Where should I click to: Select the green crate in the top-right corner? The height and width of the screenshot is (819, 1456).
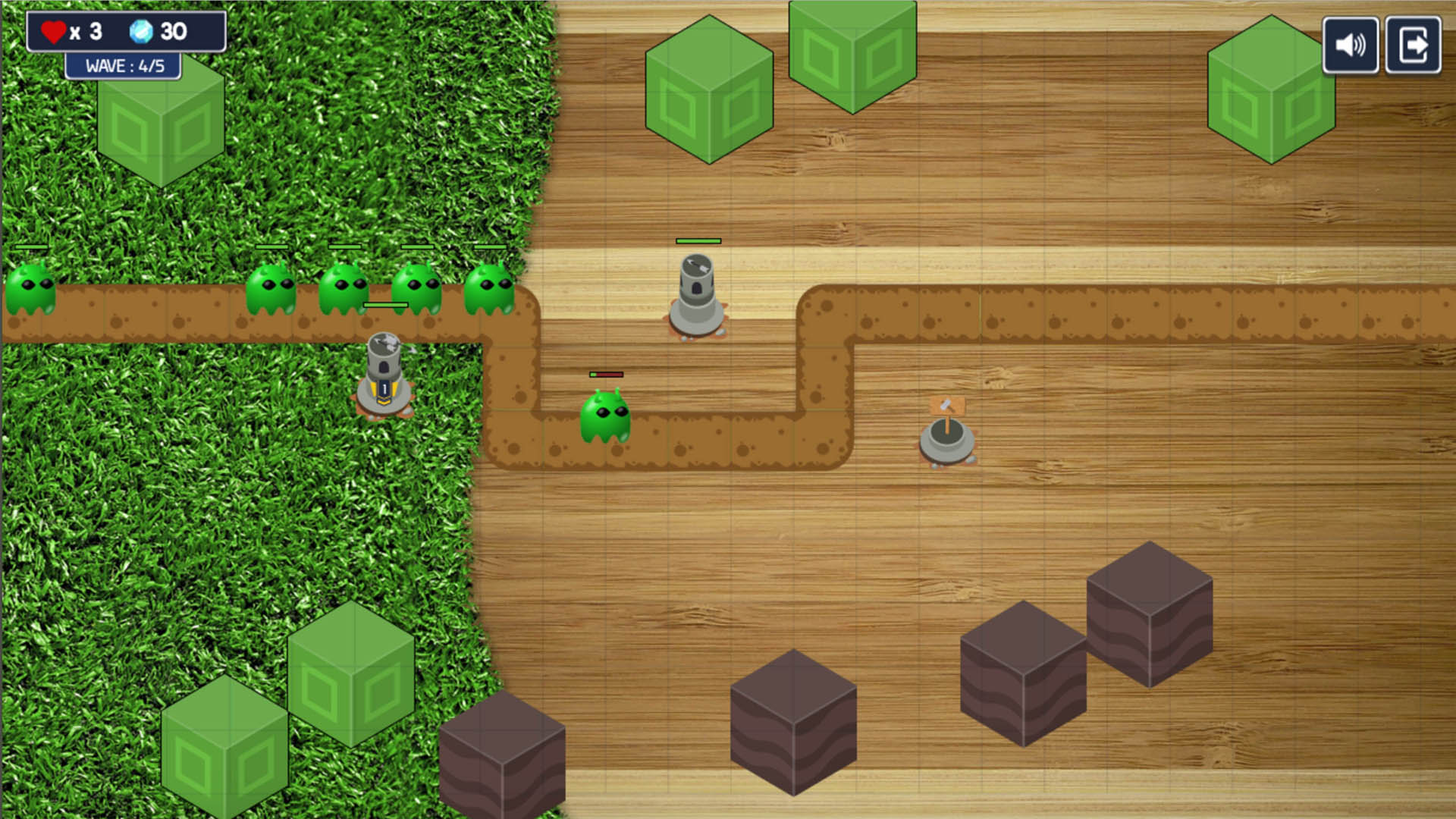[1272, 91]
